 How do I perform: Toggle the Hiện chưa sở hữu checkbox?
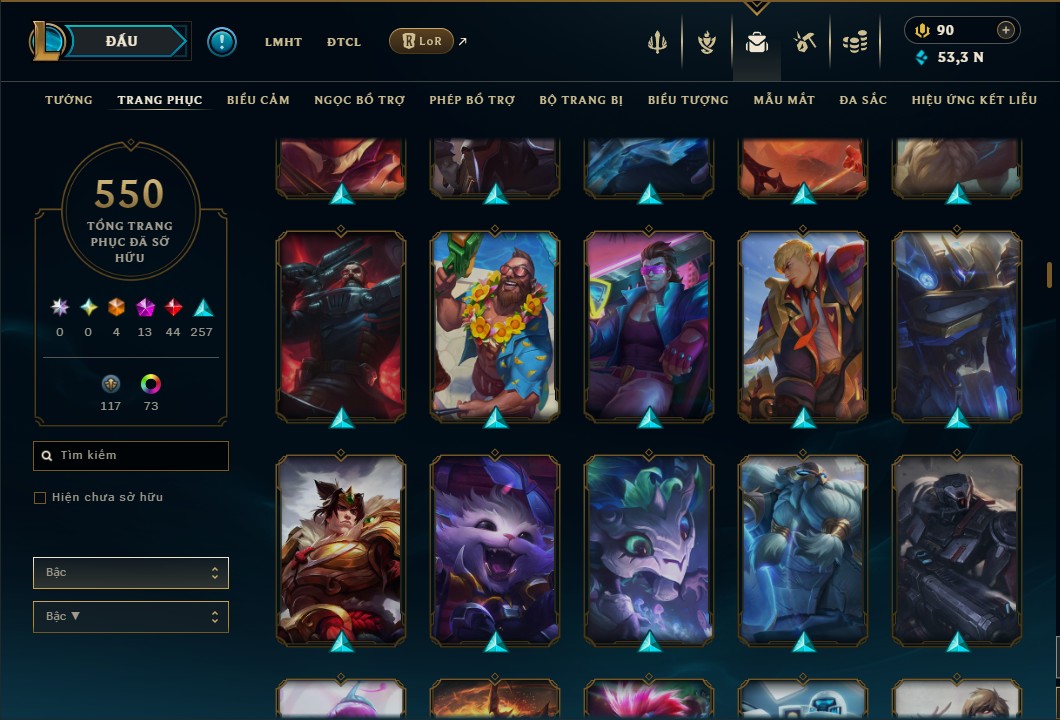tap(40, 498)
